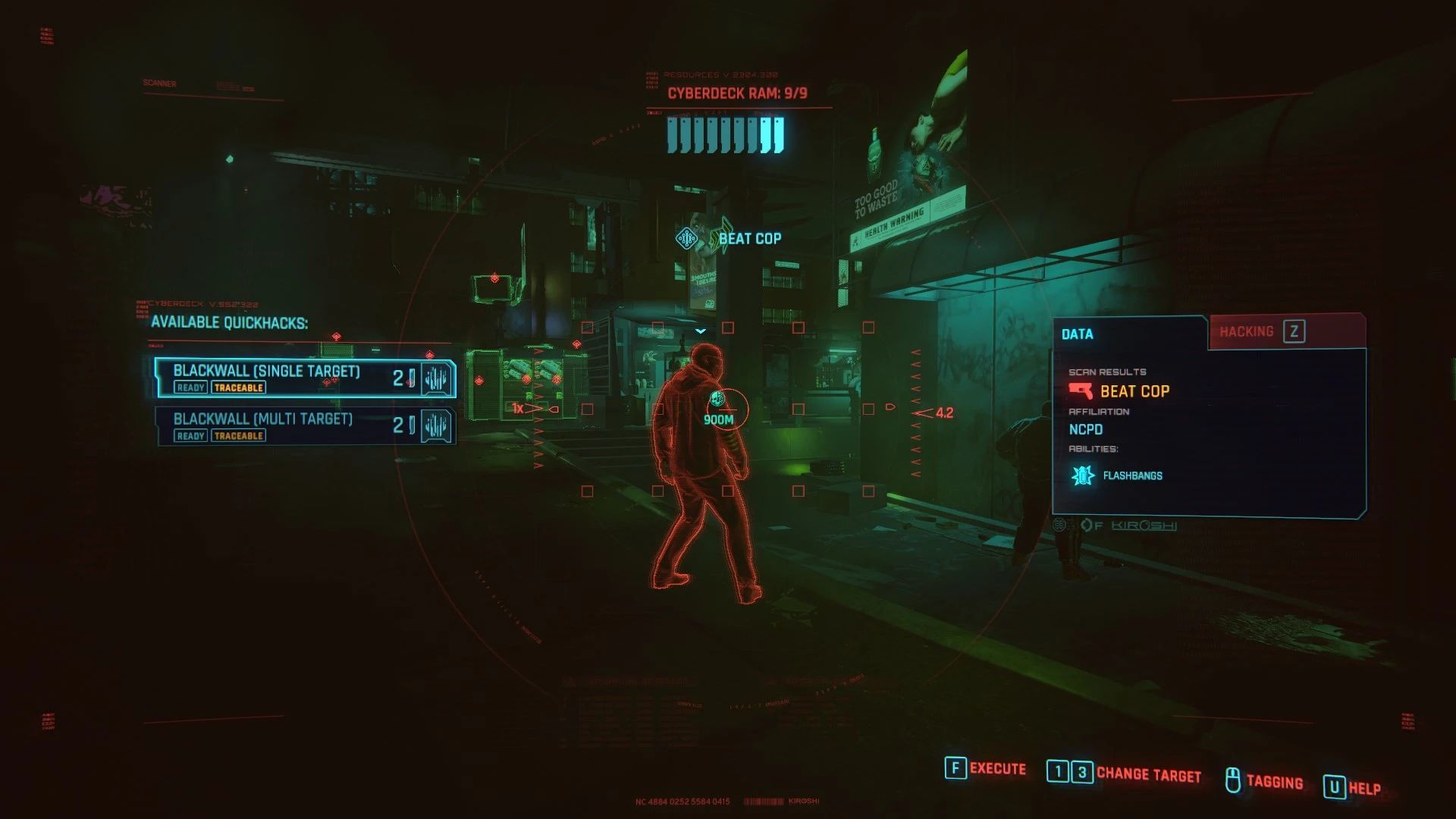
Task: Select the Beat Cop pistol icon in Scan Results
Action: [x=1080, y=391]
